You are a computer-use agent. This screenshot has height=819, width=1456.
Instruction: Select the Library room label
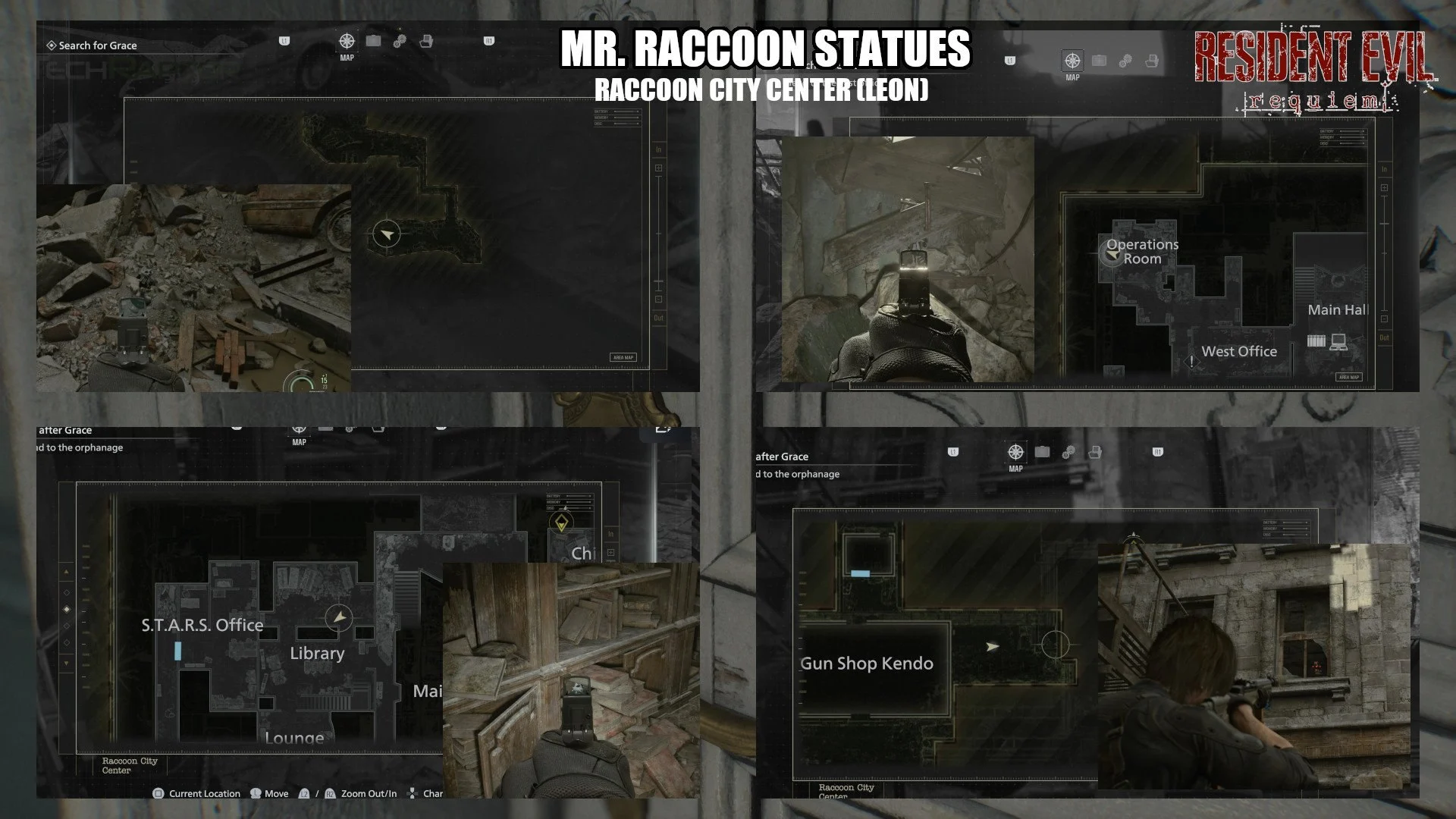317,653
